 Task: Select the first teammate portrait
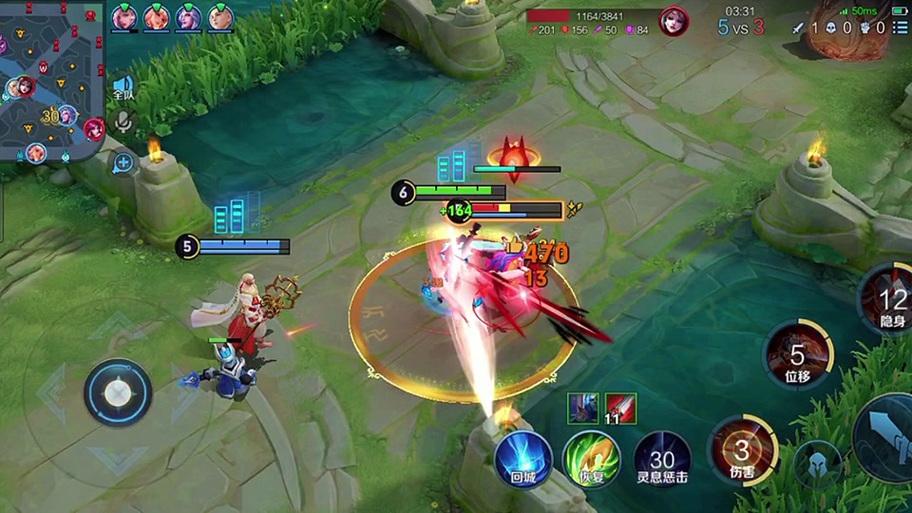click(x=124, y=17)
